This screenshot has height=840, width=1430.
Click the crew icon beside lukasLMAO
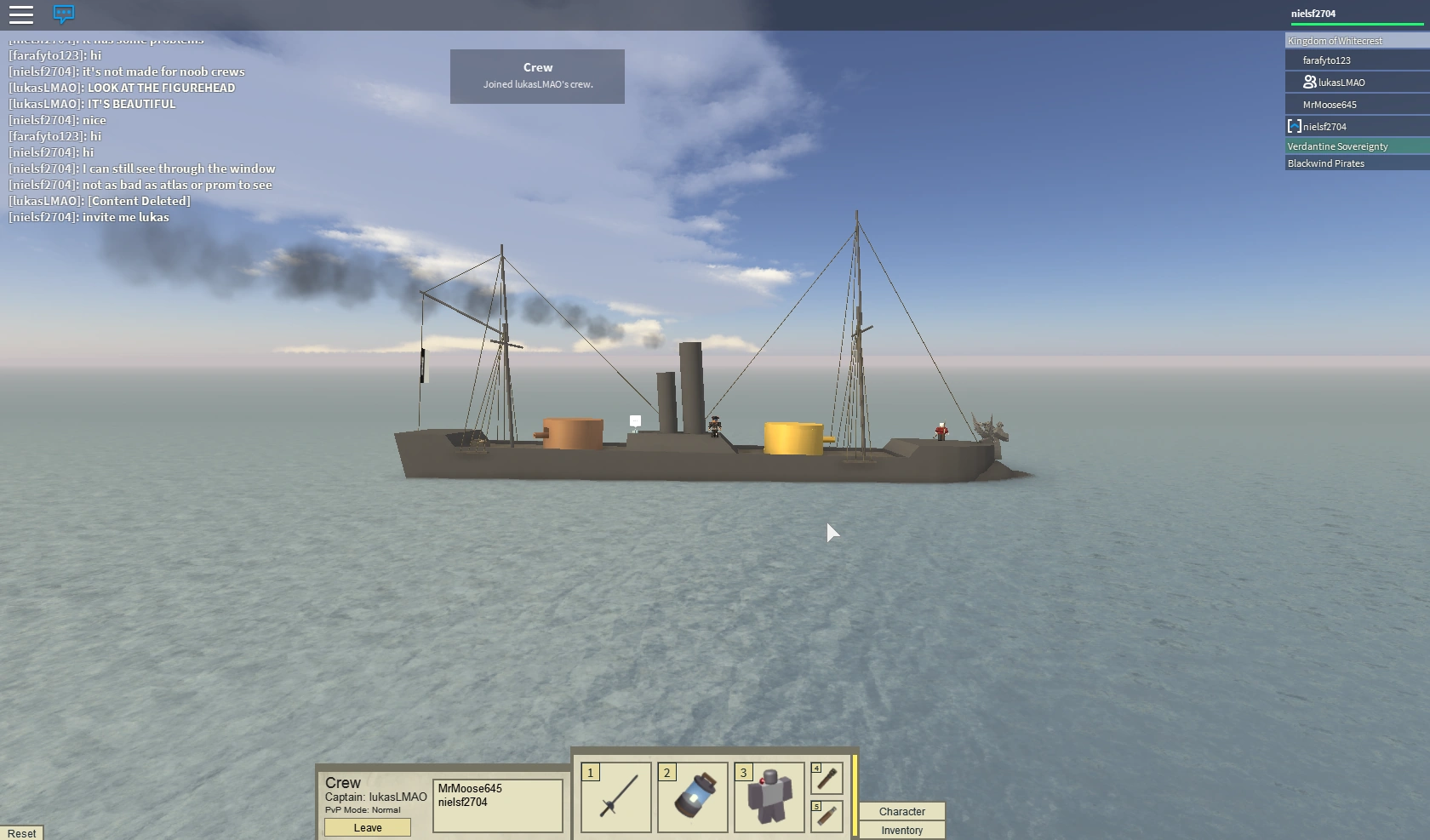[x=1309, y=82]
